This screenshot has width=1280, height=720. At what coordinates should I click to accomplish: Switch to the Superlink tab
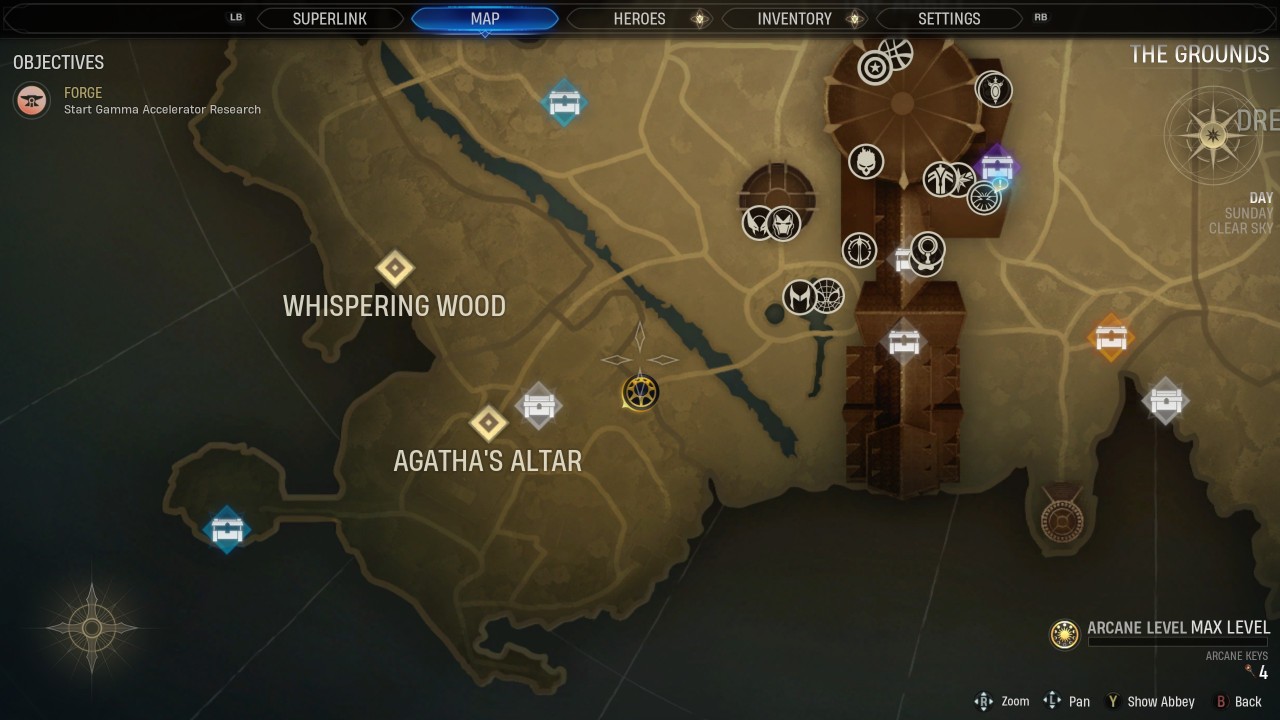click(330, 19)
